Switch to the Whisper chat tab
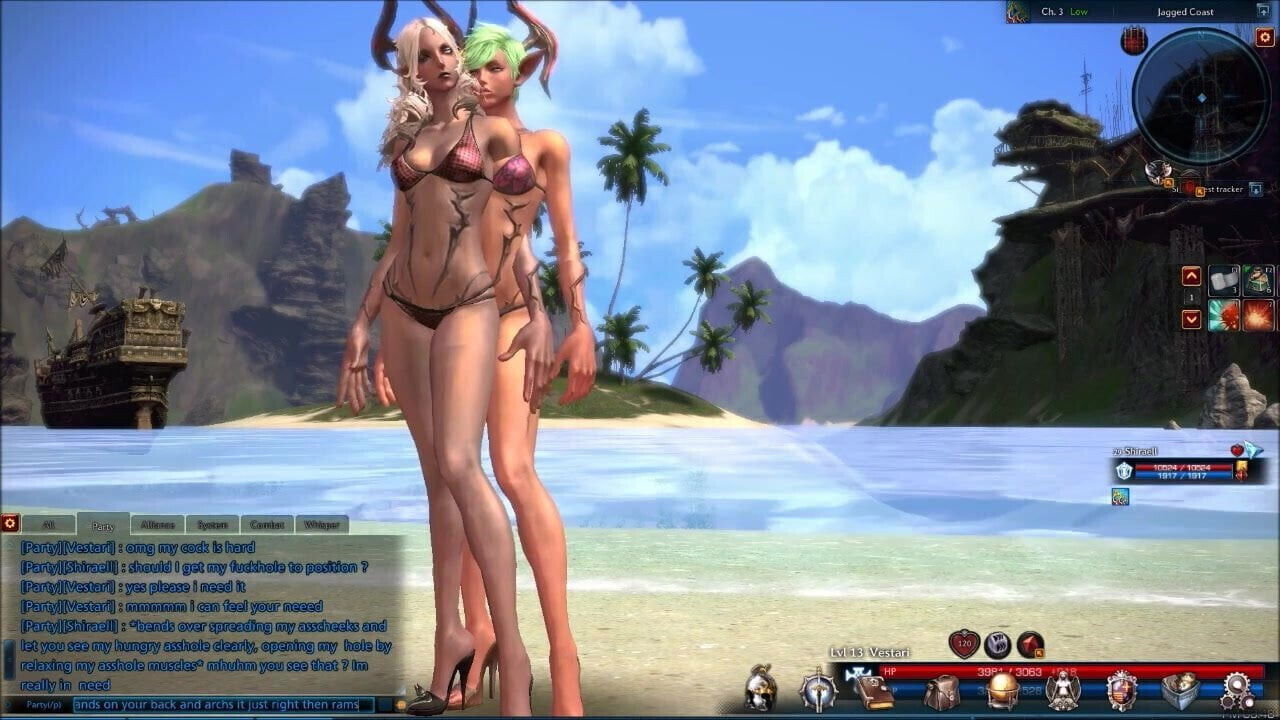1280x720 pixels. [321, 523]
